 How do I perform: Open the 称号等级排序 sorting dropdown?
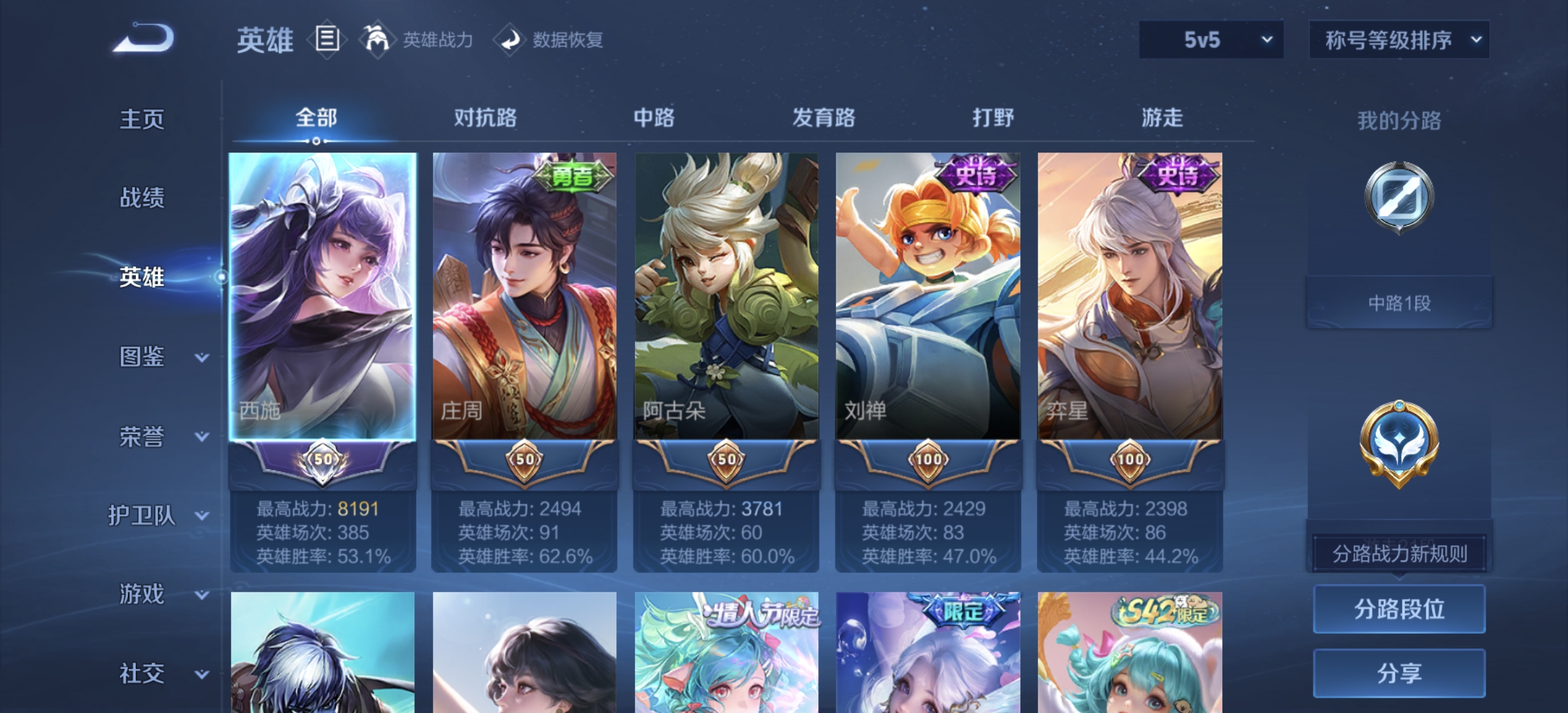pos(1398,40)
